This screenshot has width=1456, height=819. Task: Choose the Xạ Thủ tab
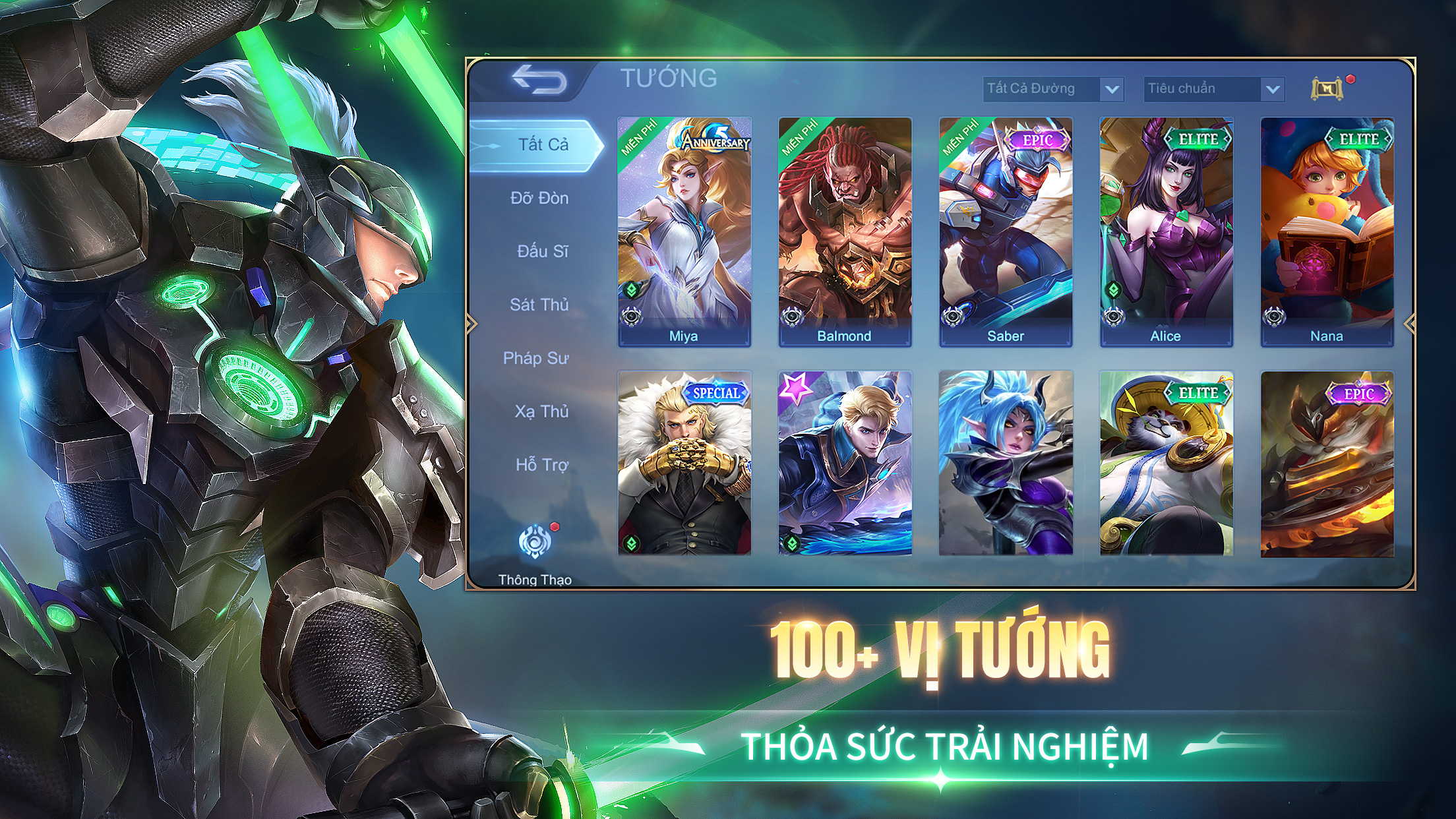541,412
